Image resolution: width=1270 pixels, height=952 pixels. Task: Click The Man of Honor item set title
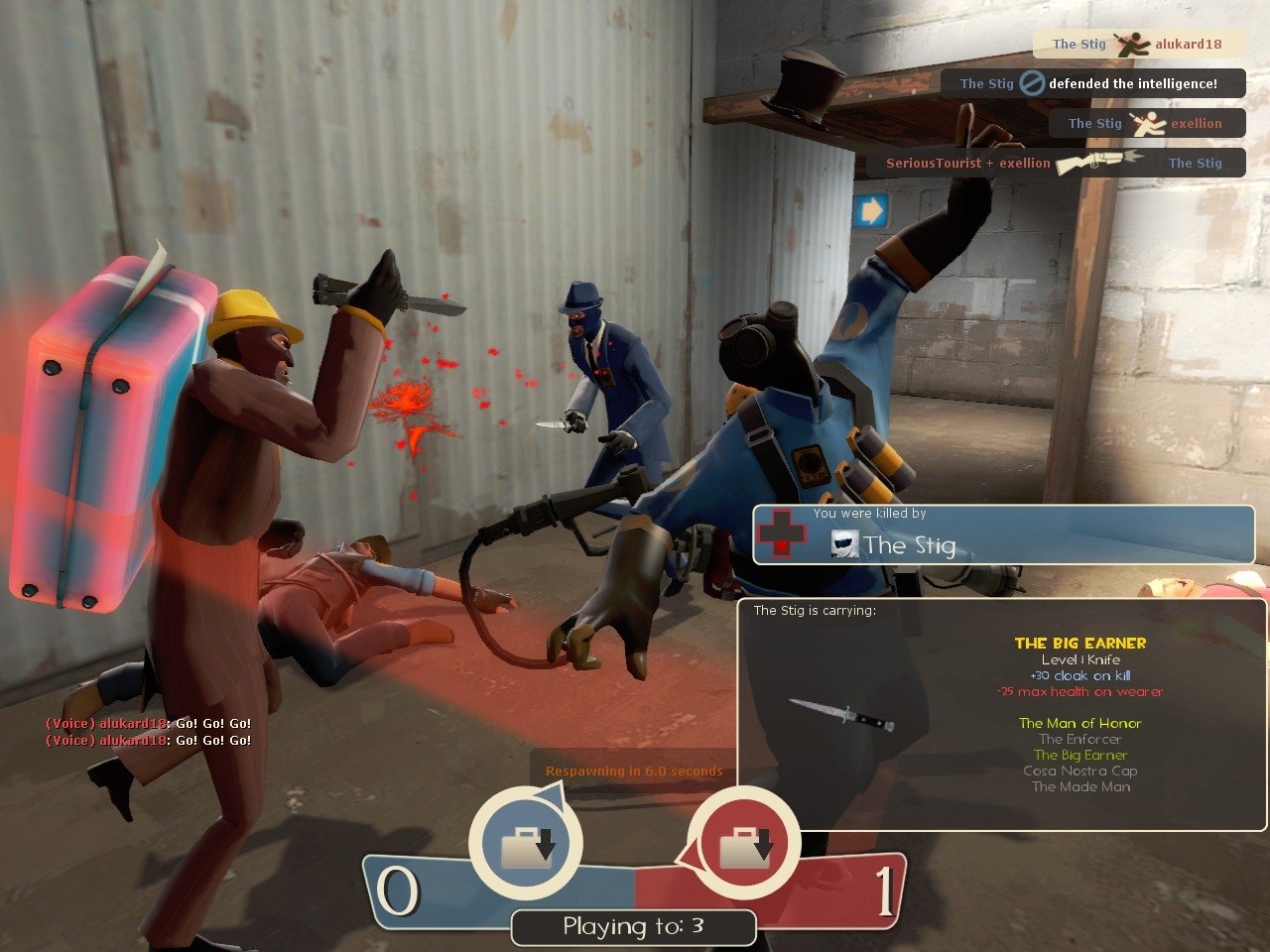(x=1079, y=723)
